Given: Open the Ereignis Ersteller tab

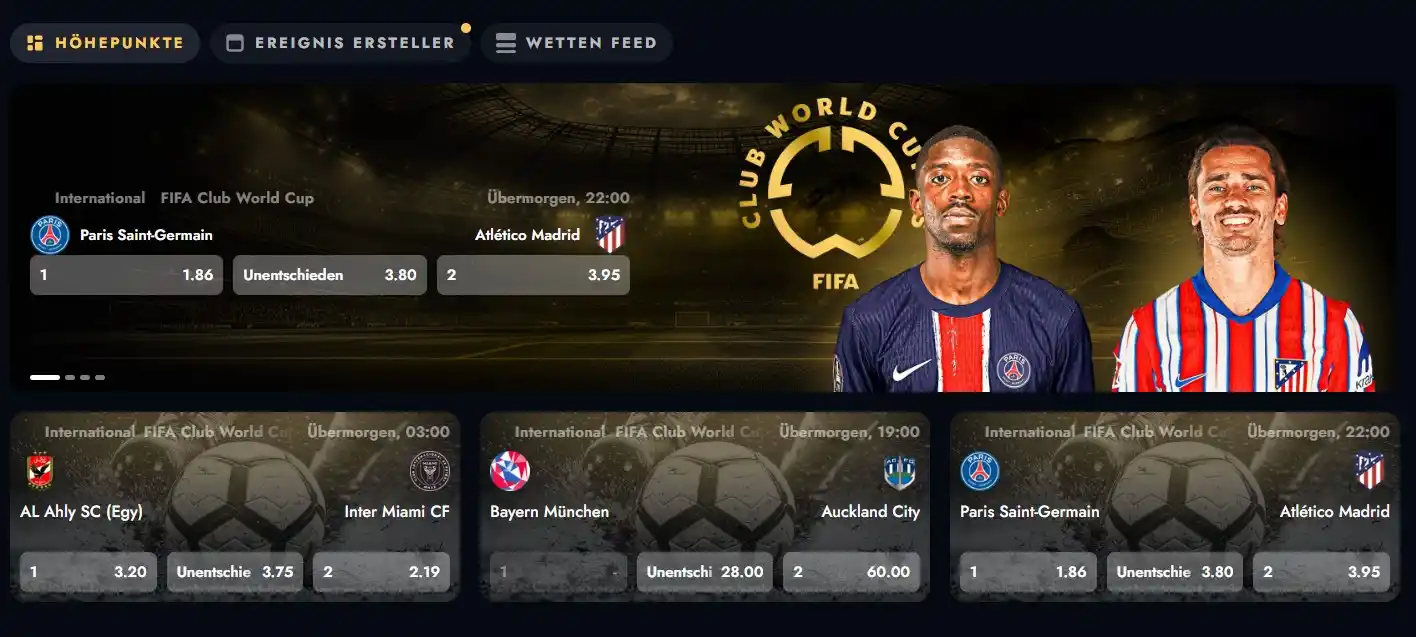Looking at the screenshot, I should 340,43.
